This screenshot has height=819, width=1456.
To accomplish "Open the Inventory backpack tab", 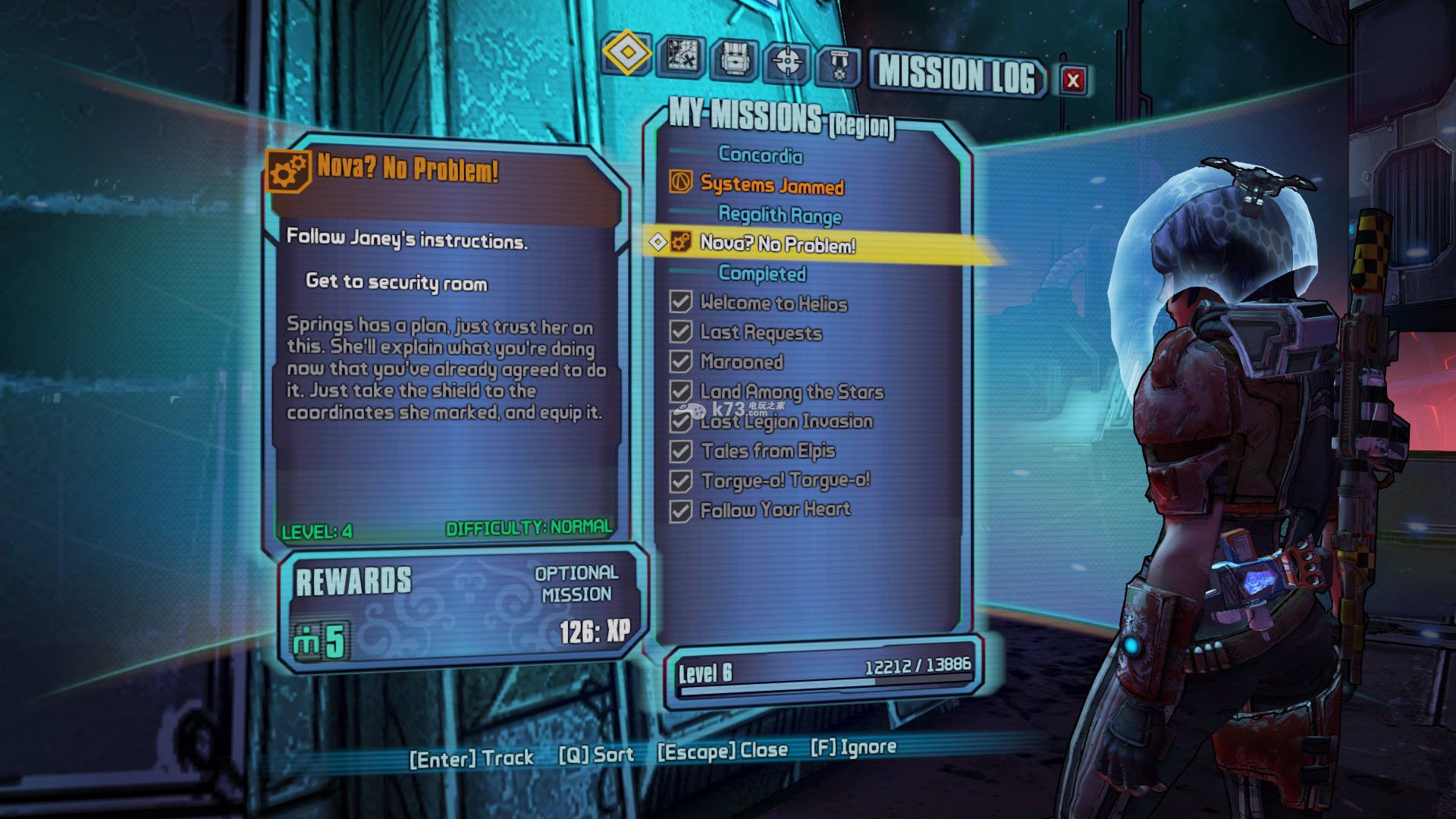I will tap(734, 58).
